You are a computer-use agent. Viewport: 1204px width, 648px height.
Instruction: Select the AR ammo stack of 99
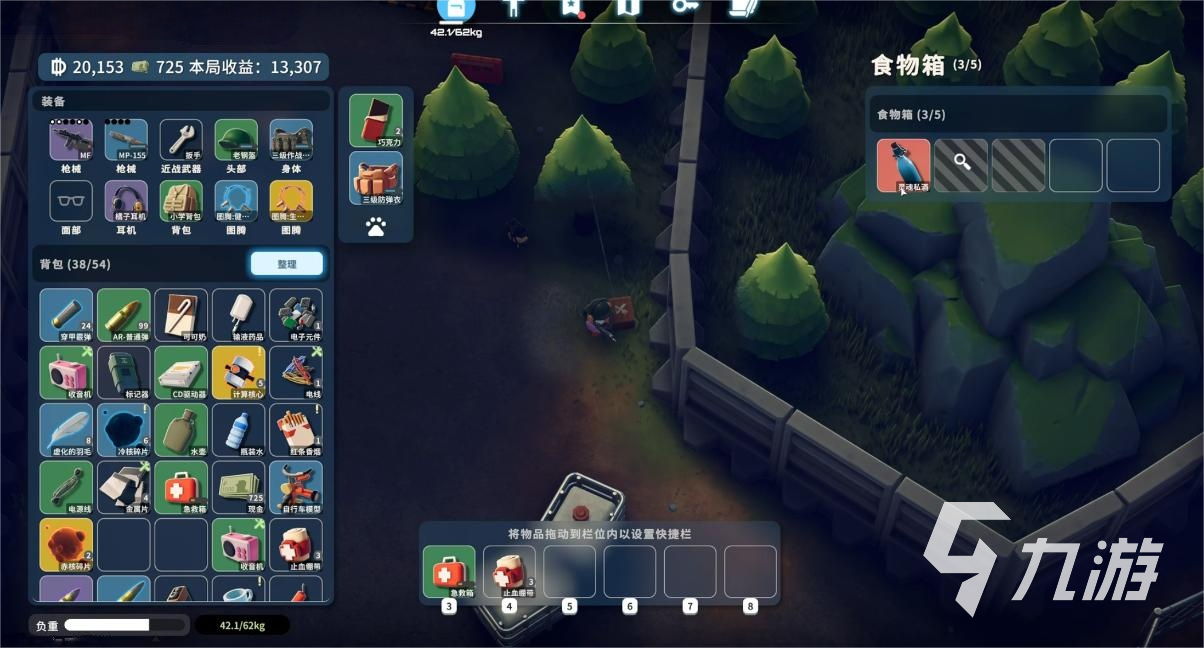click(124, 315)
